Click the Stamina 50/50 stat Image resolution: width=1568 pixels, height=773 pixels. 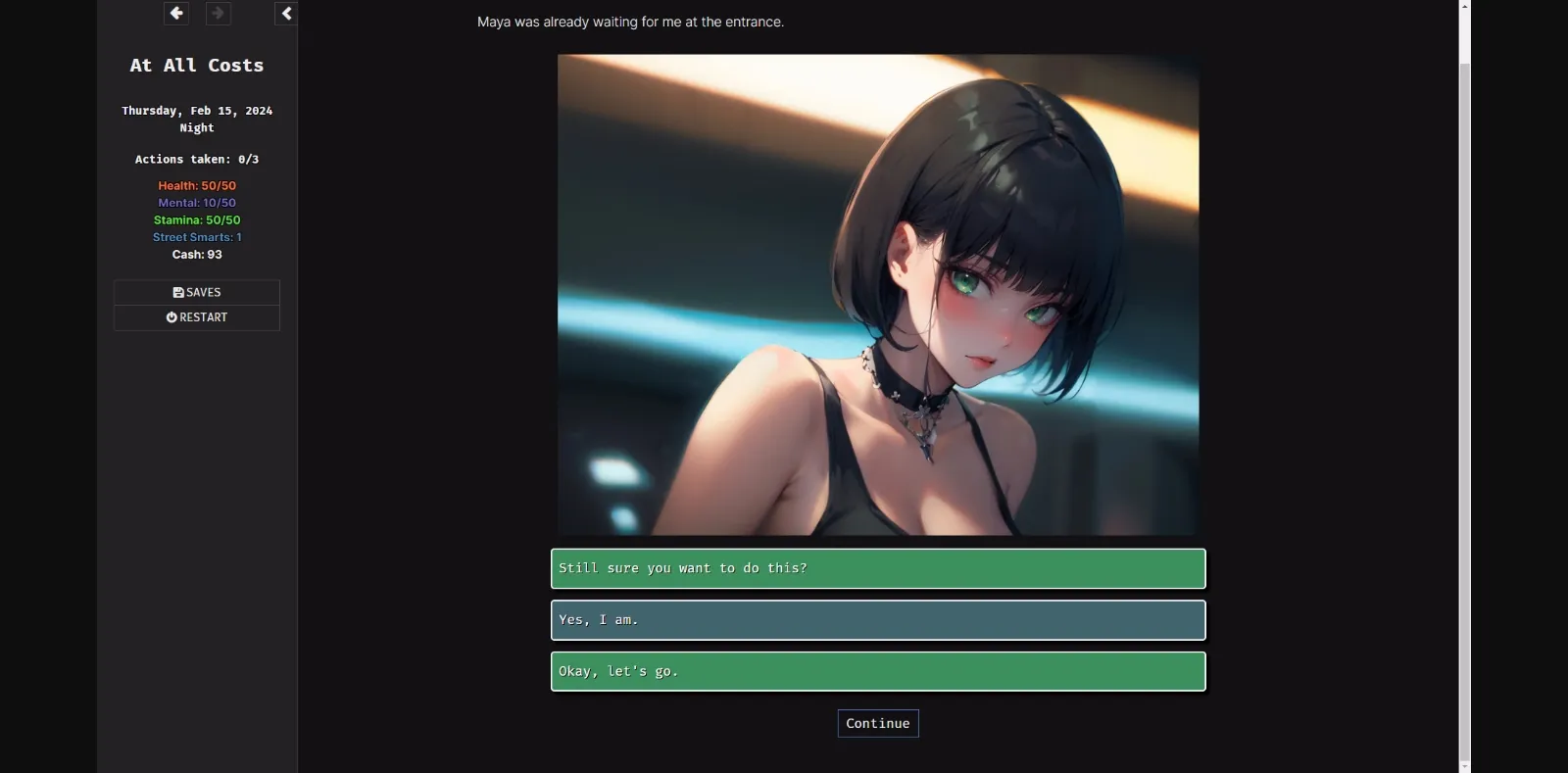tap(197, 219)
